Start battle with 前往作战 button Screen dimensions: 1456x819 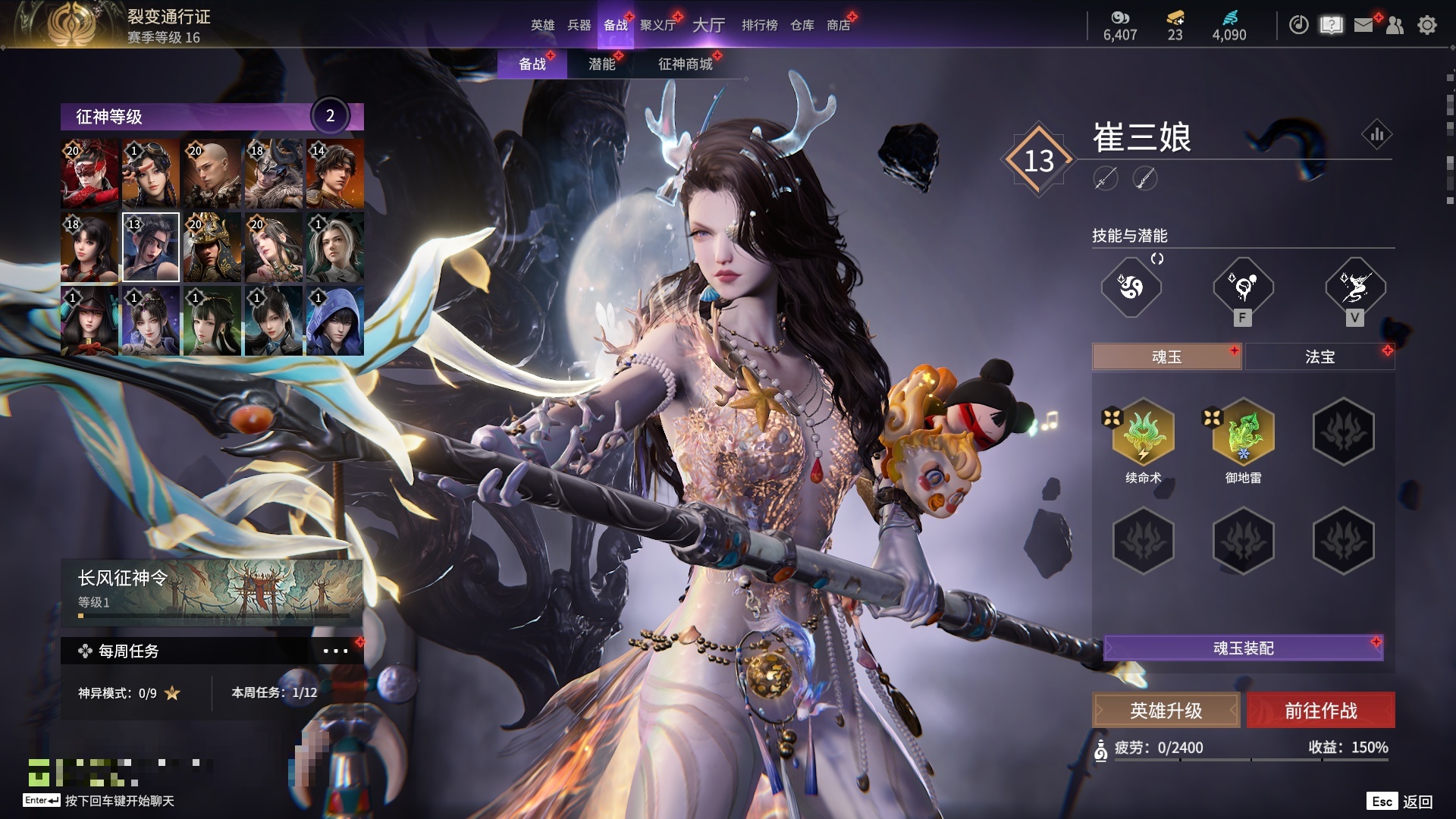[1320, 711]
